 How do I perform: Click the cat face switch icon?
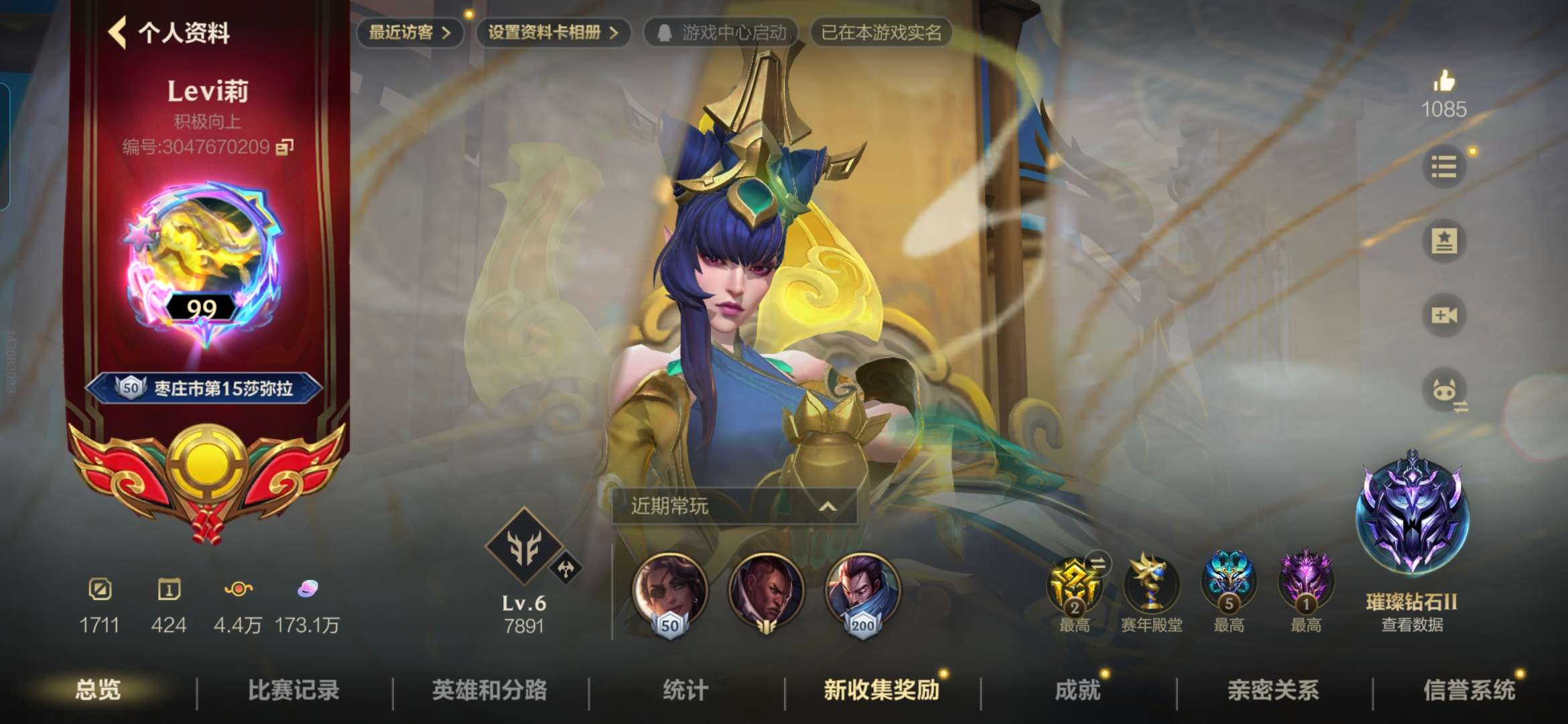tap(1445, 390)
